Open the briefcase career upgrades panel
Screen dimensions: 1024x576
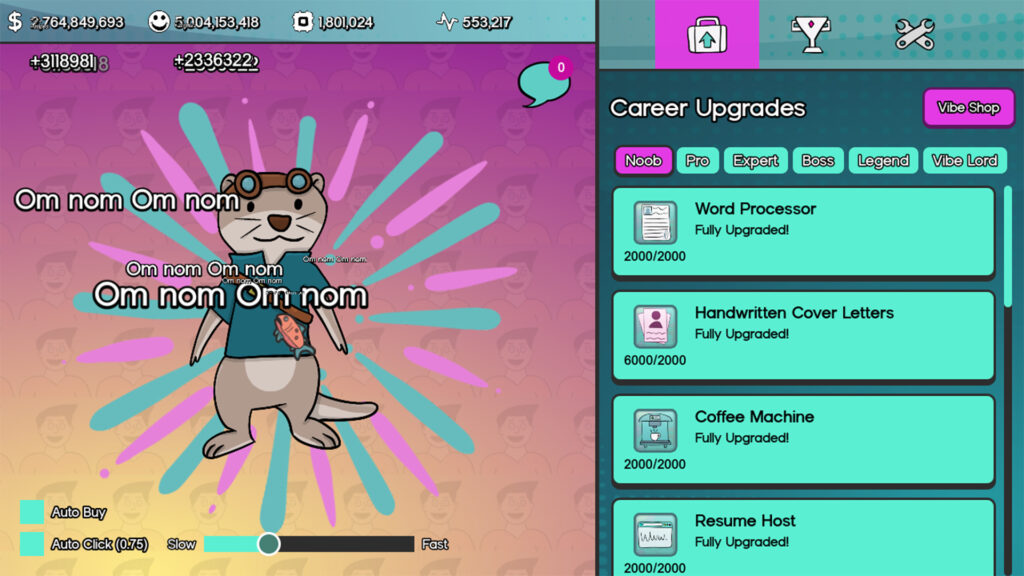pos(707,35)
